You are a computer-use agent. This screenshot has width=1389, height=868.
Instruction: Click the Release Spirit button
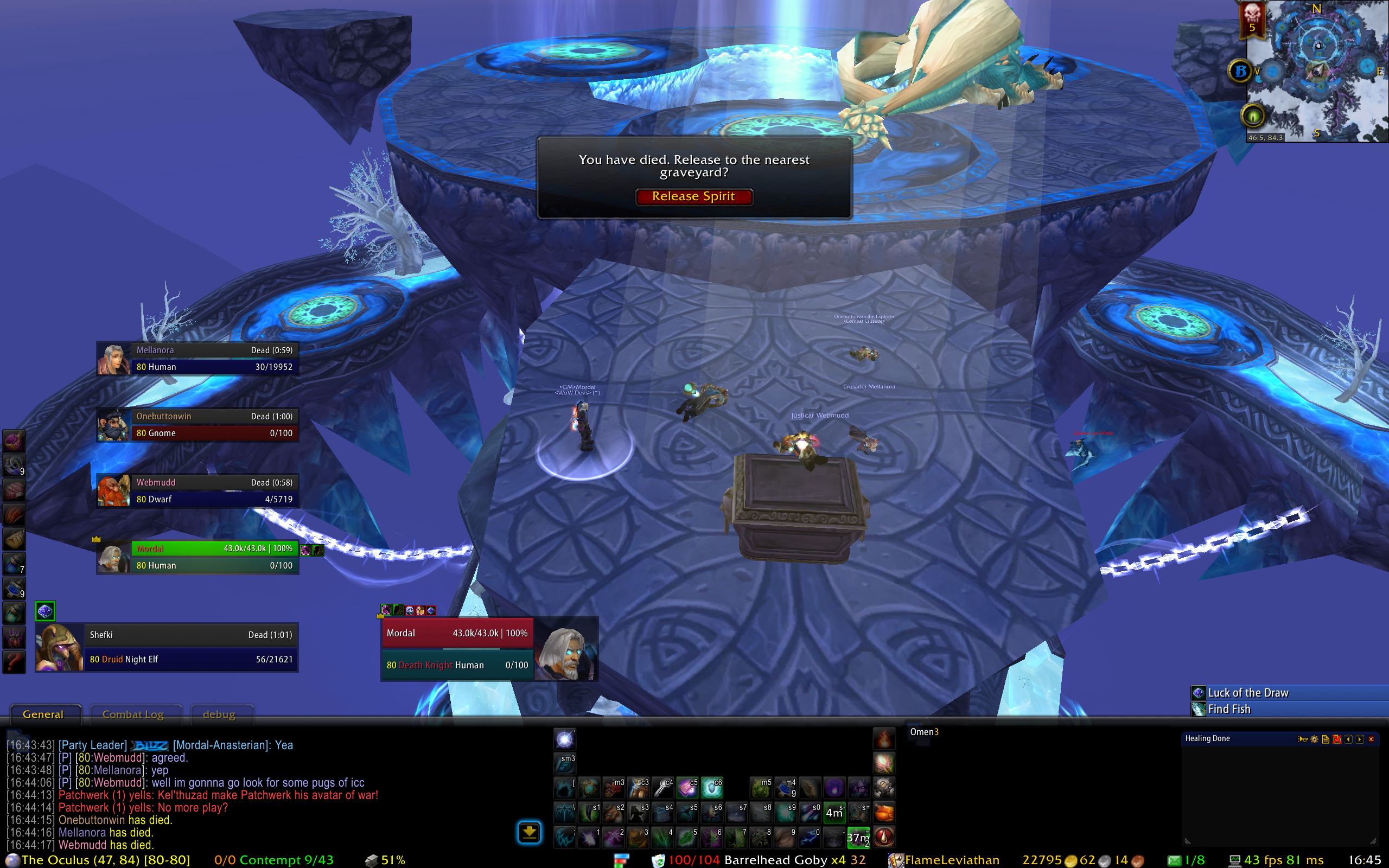coord(693,197)
